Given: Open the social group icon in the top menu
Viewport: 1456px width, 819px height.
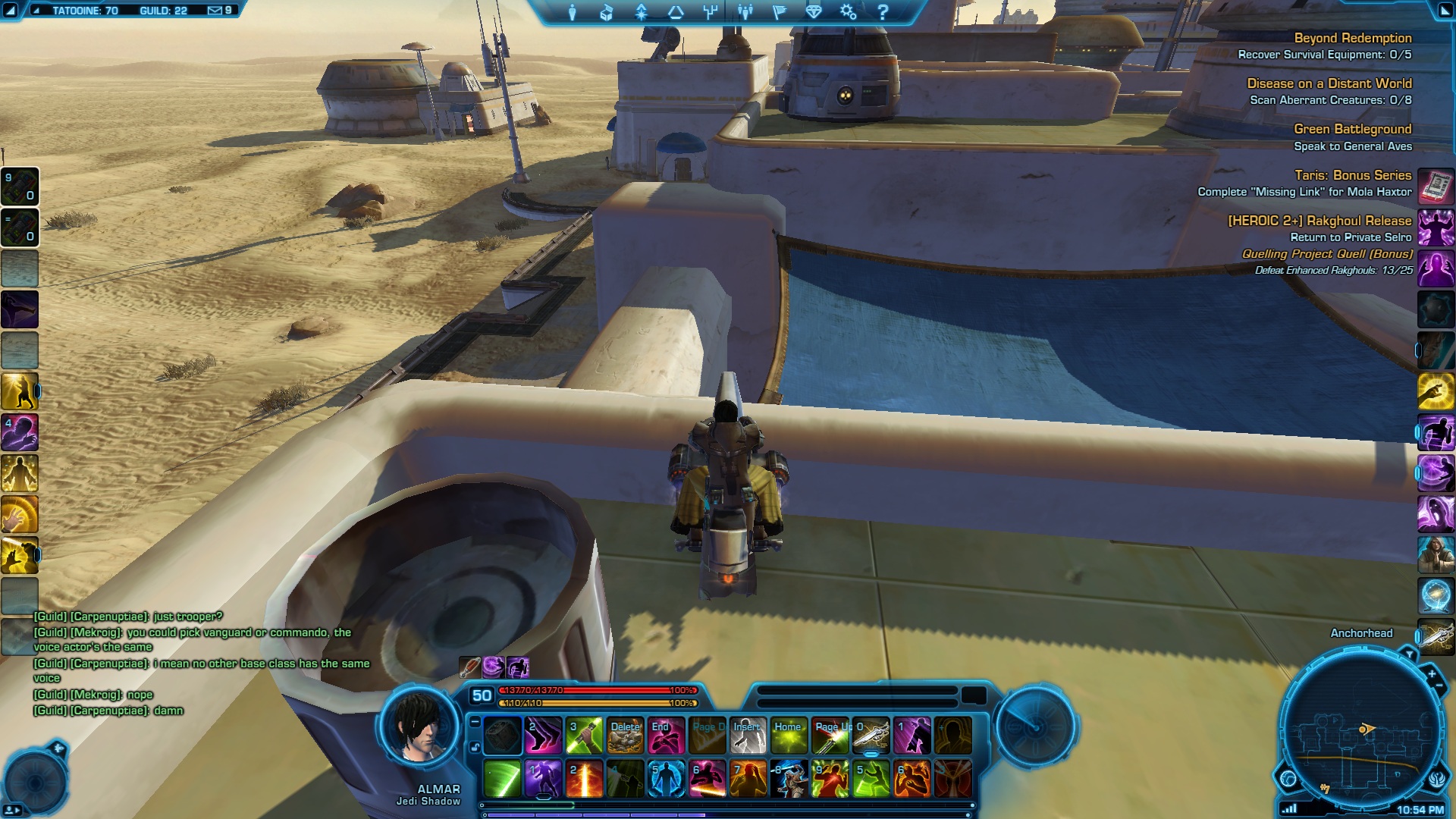Looking at the screenshot, I should point(745,12).
